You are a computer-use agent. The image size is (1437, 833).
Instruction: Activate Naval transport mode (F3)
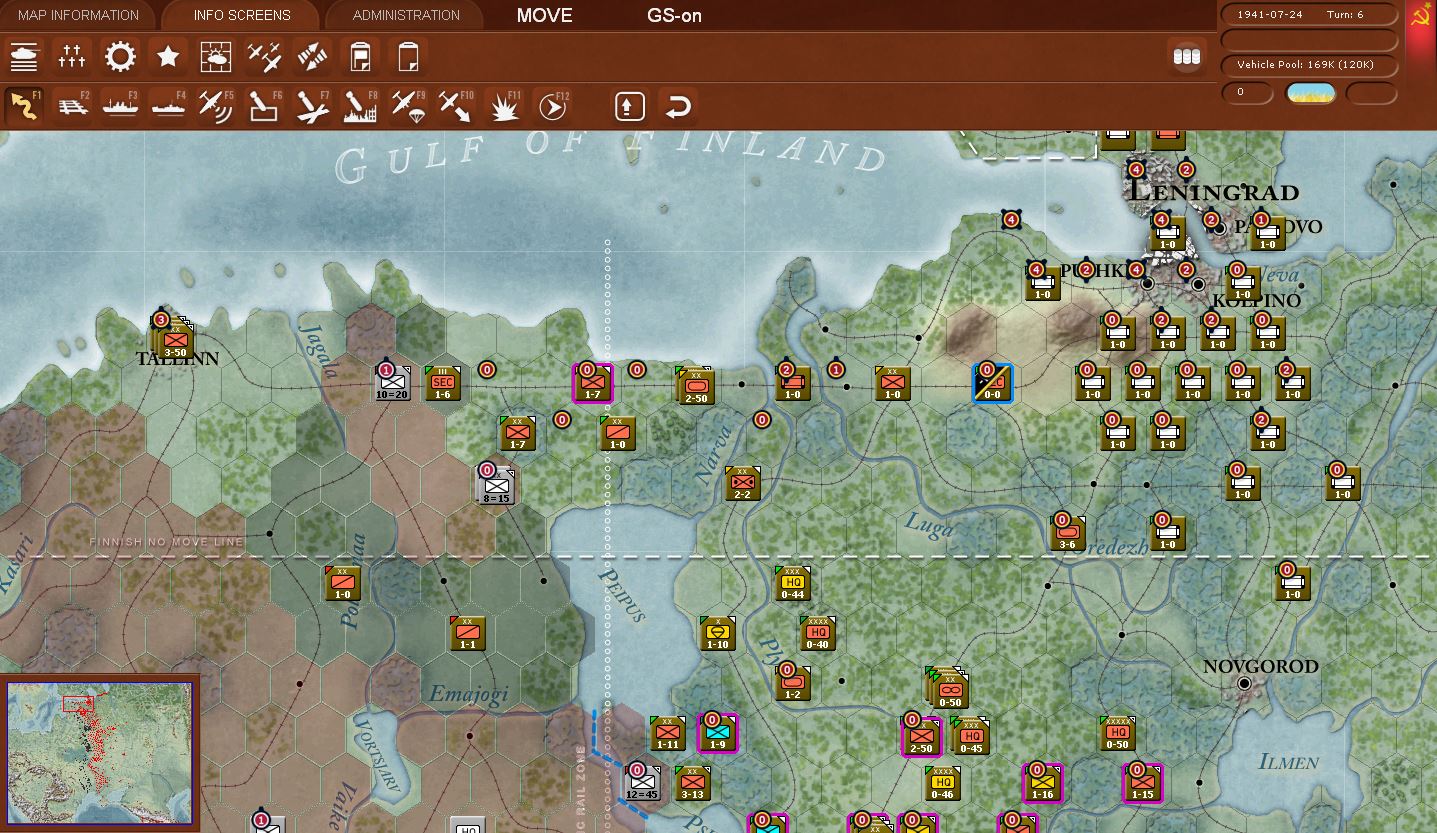(120, 105)
